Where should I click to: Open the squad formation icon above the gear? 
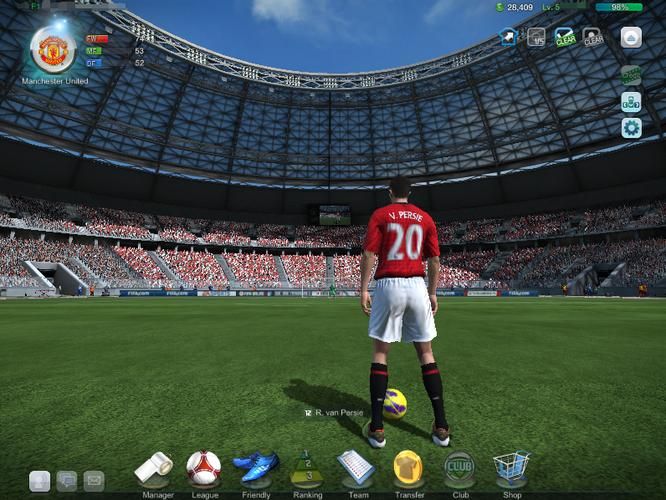(x=631, y=101)
